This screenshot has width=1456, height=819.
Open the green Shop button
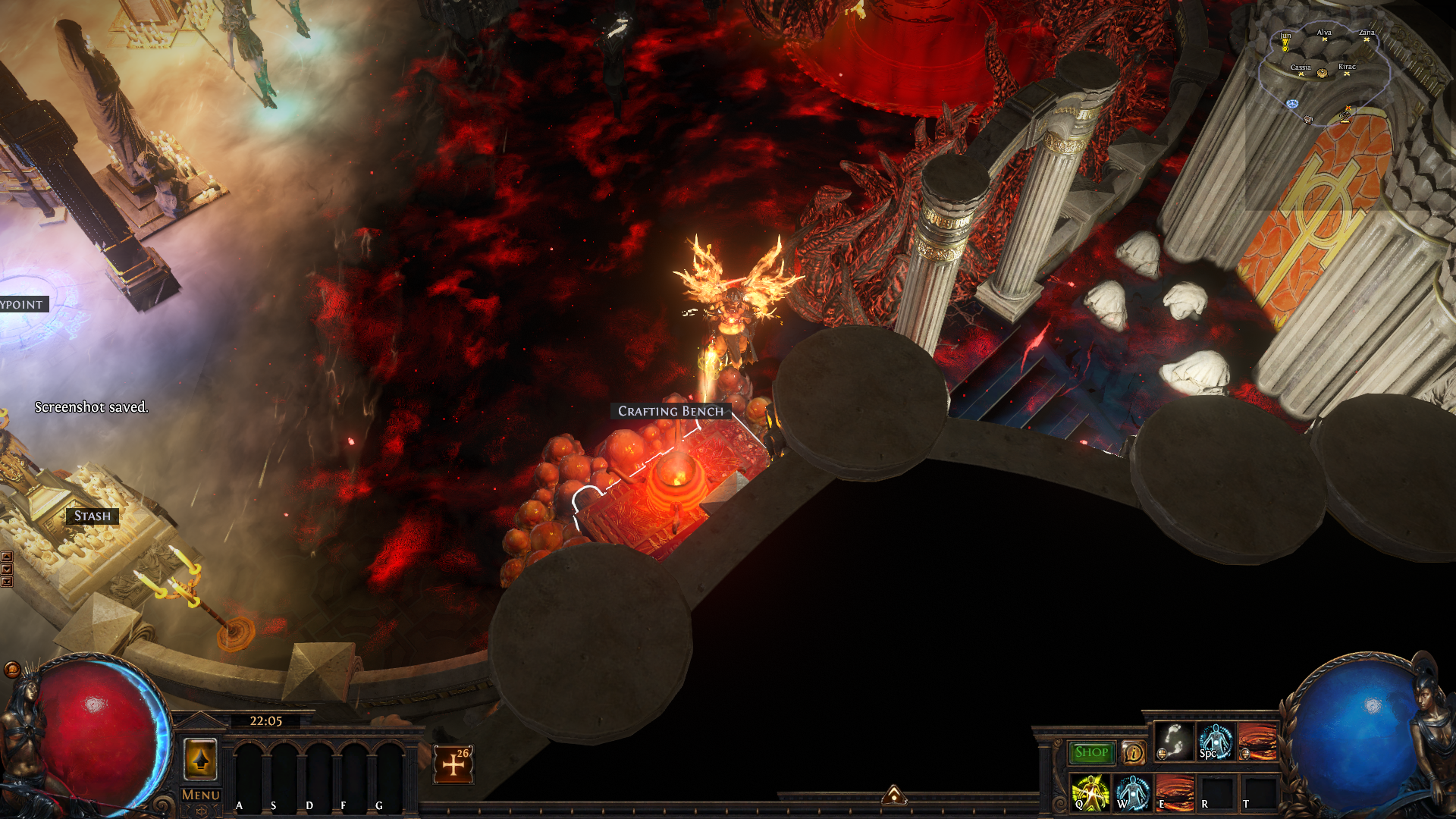(1091, 752)
